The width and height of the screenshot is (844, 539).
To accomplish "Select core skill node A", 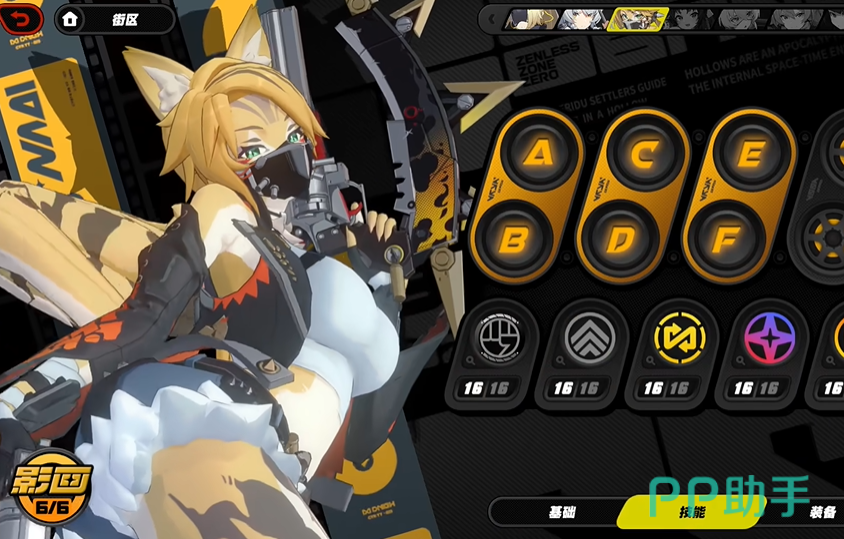I will click(x=540, y=153).
